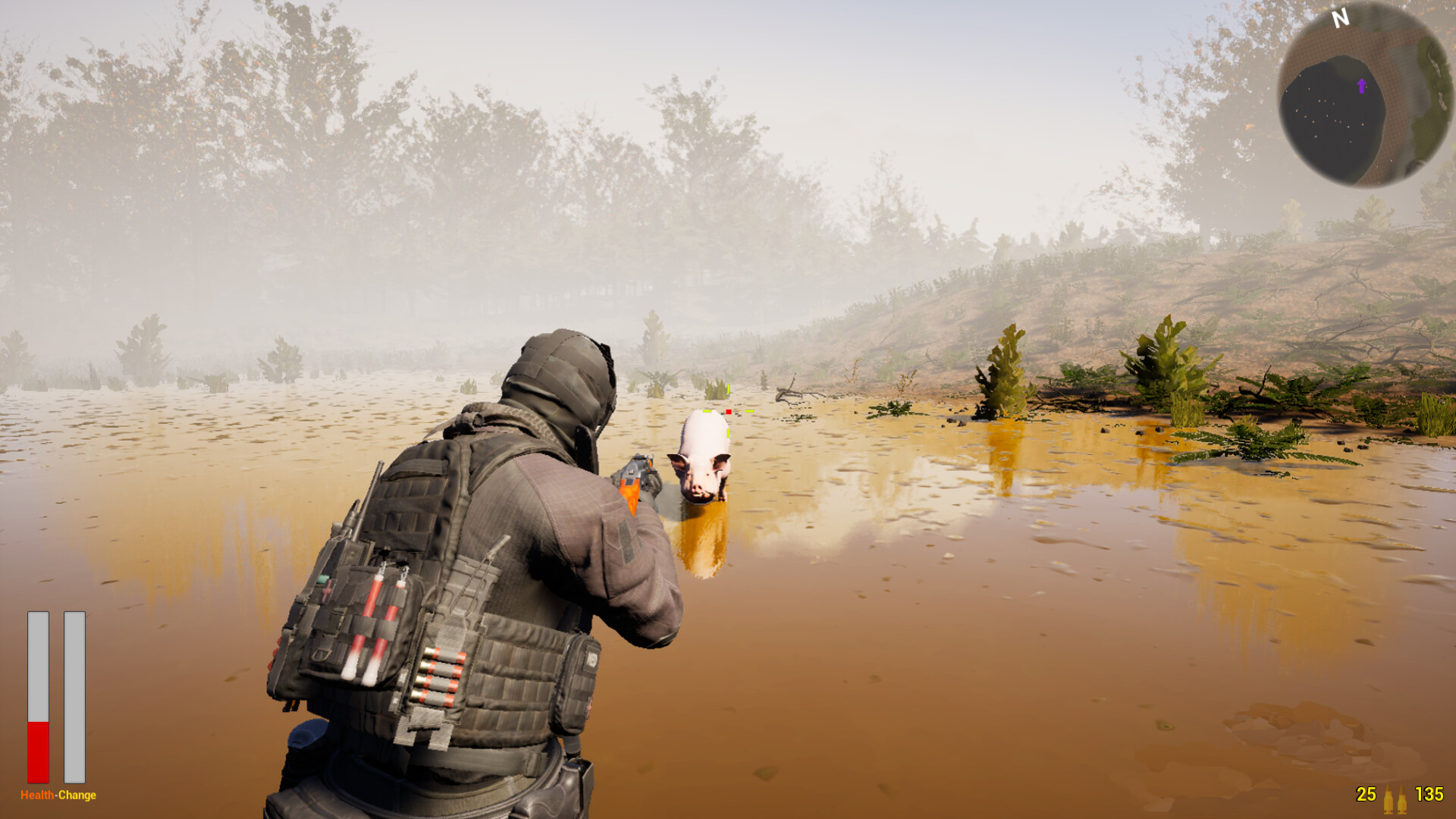1456x819 pixels.
Task: Click the green pouch on the backpack
Action: pyautogui.click(x=322, y=580)
